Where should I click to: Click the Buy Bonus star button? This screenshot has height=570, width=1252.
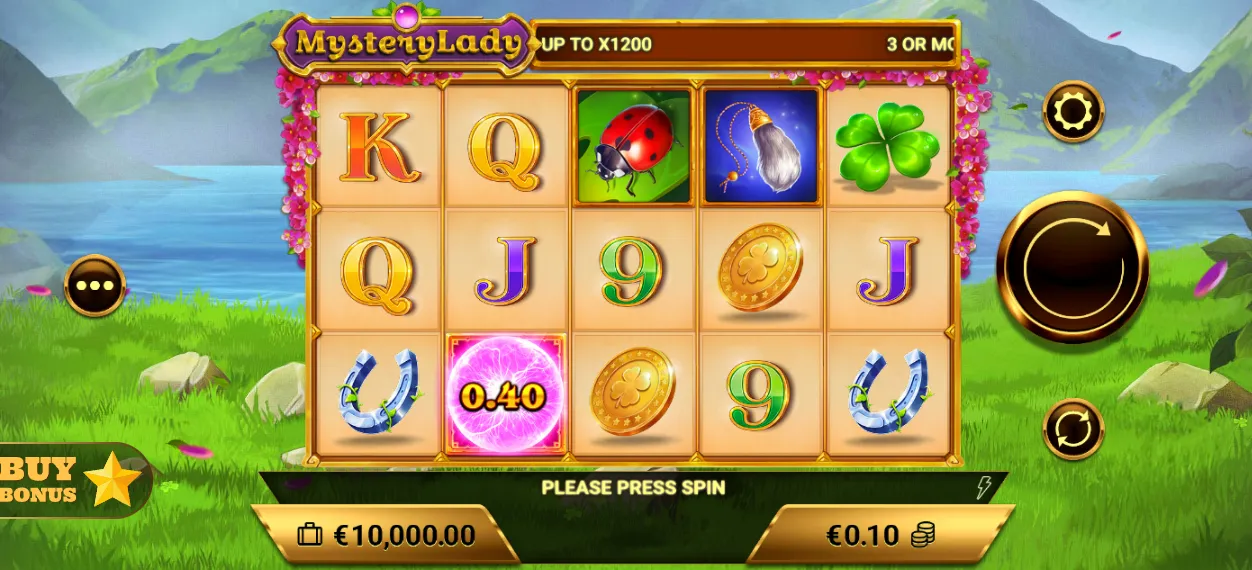click(72, 481)
